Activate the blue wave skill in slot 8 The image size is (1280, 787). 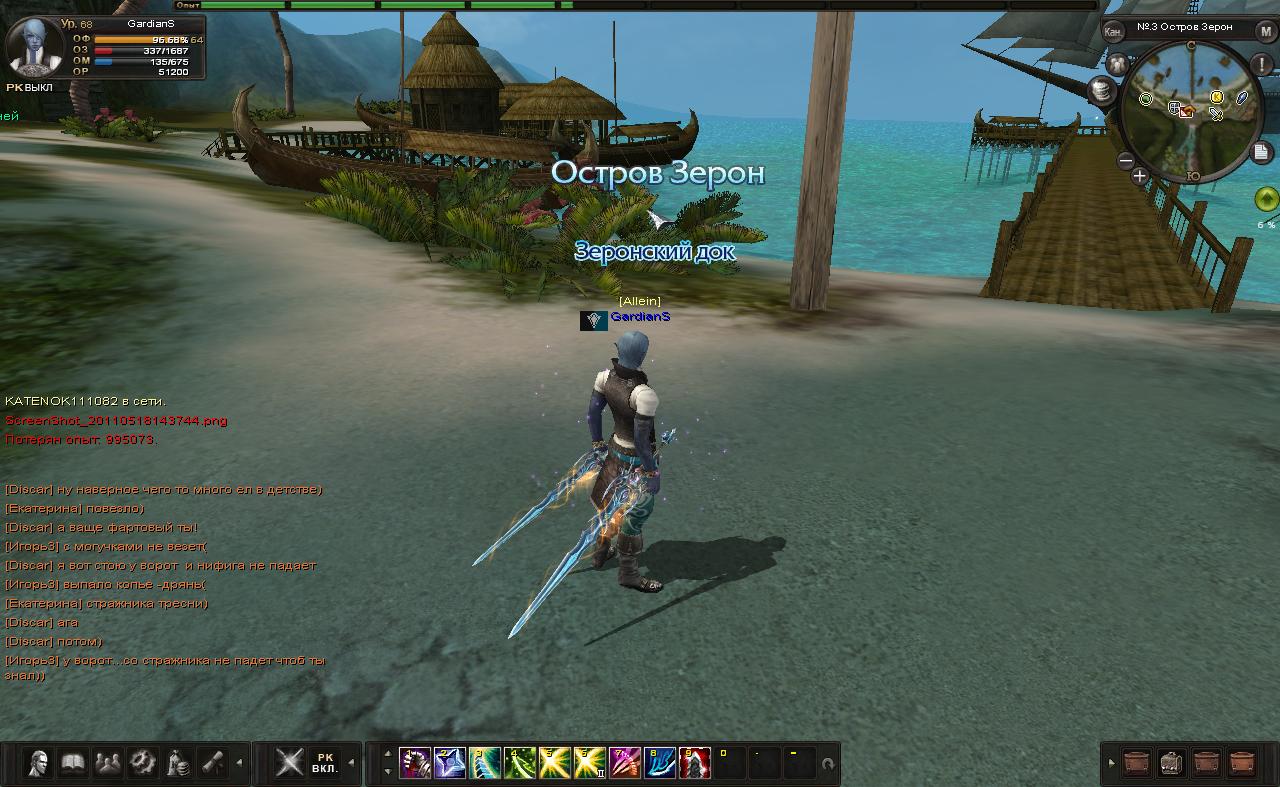[660, 763]
